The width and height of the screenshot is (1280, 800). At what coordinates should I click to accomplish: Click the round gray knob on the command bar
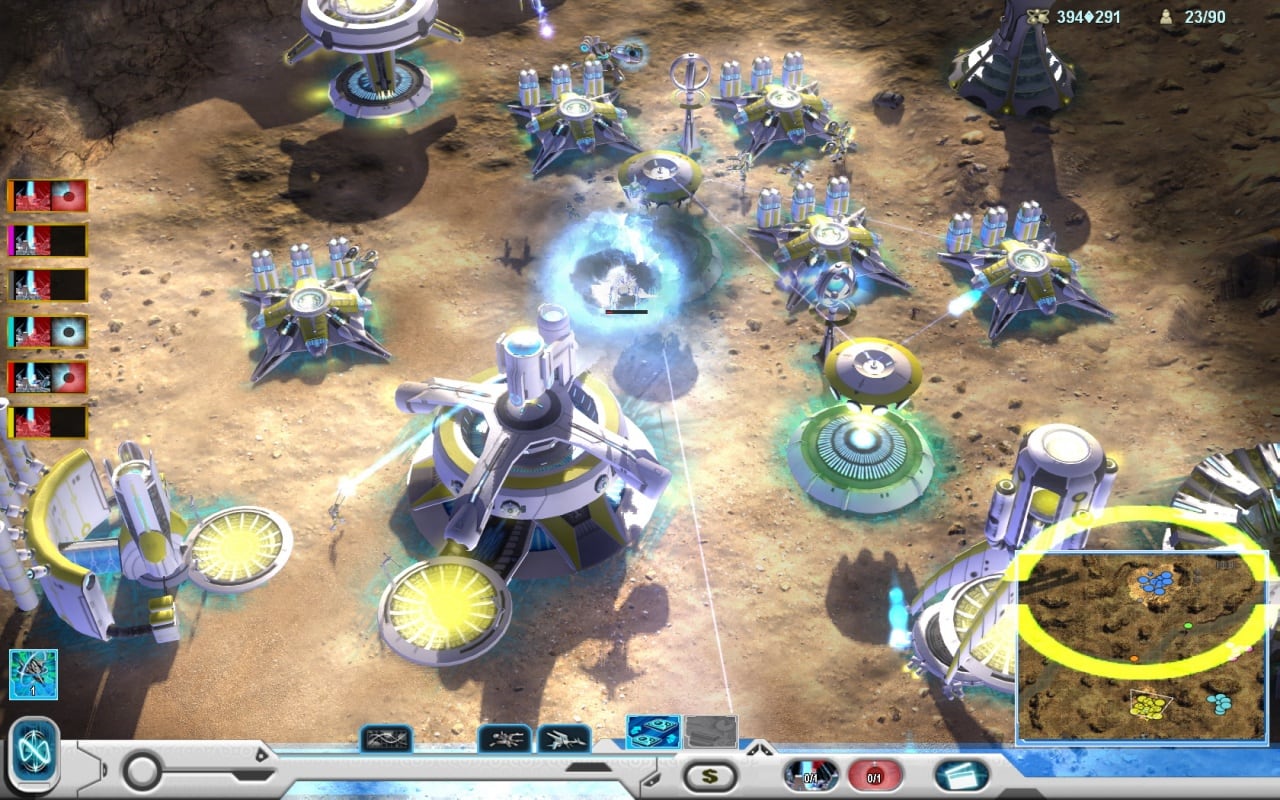pos(143,771)
